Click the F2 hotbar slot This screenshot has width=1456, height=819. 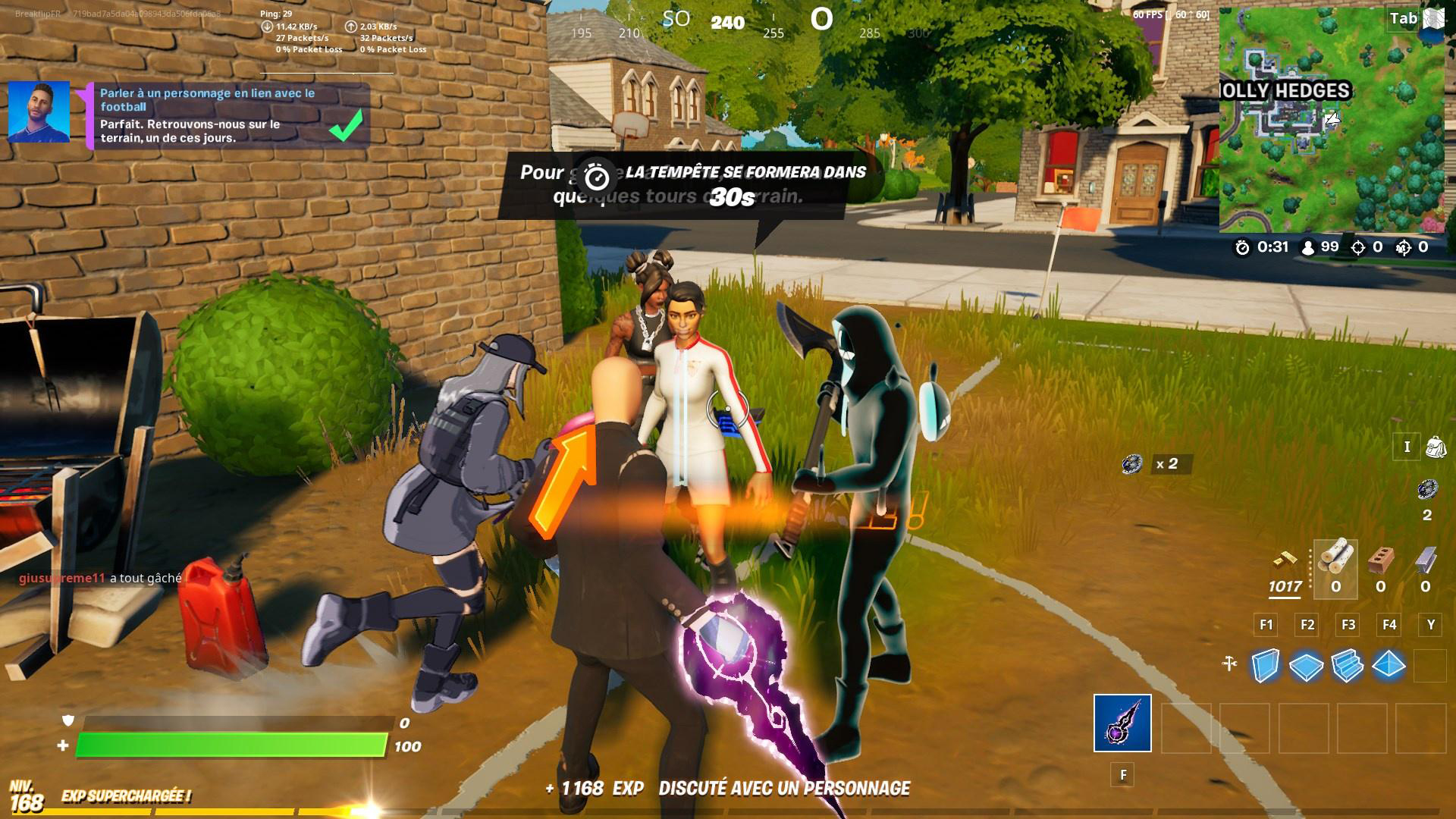tap(1308, 626)
